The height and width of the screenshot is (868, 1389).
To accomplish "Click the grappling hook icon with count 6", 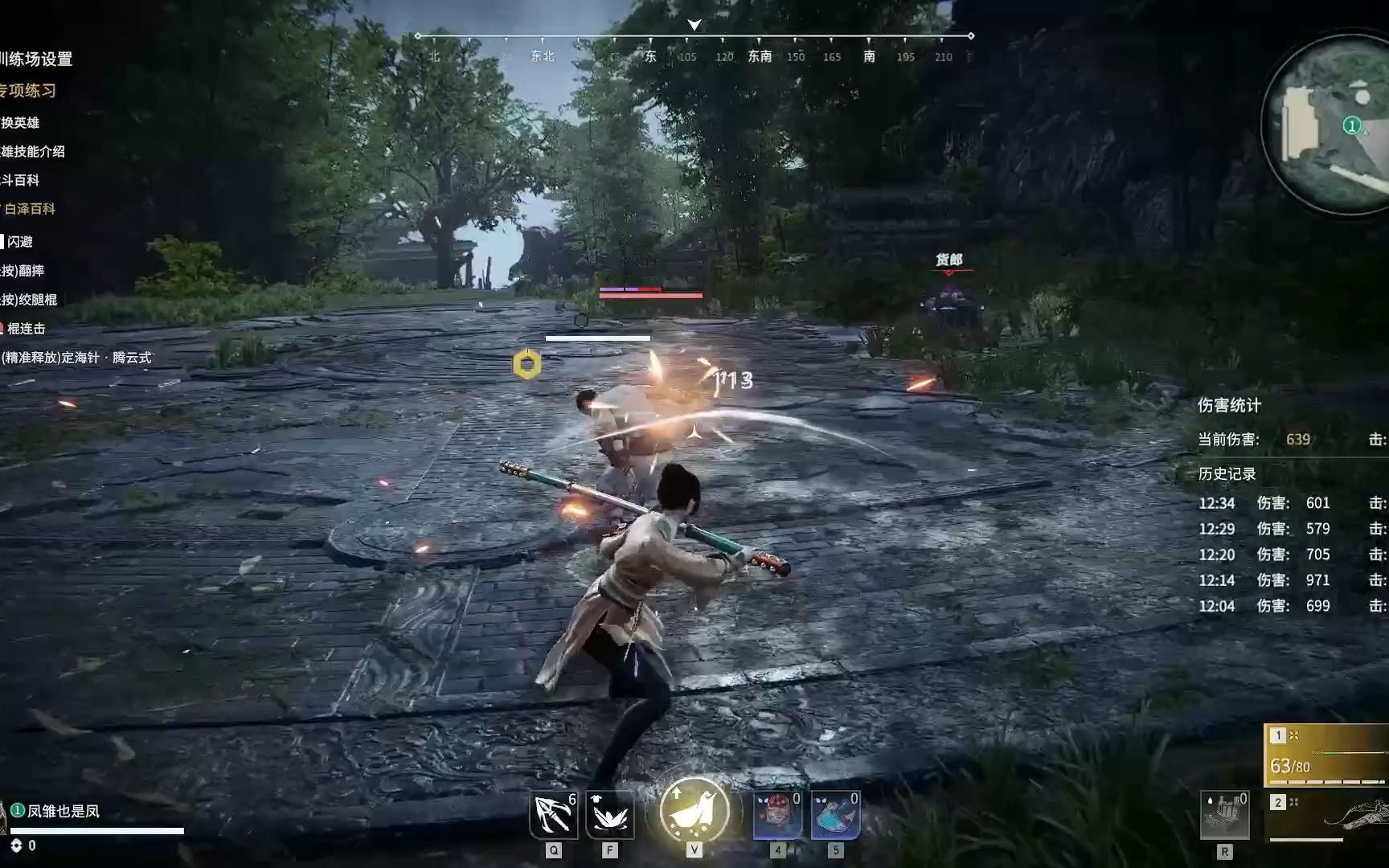I will (554, 815).
